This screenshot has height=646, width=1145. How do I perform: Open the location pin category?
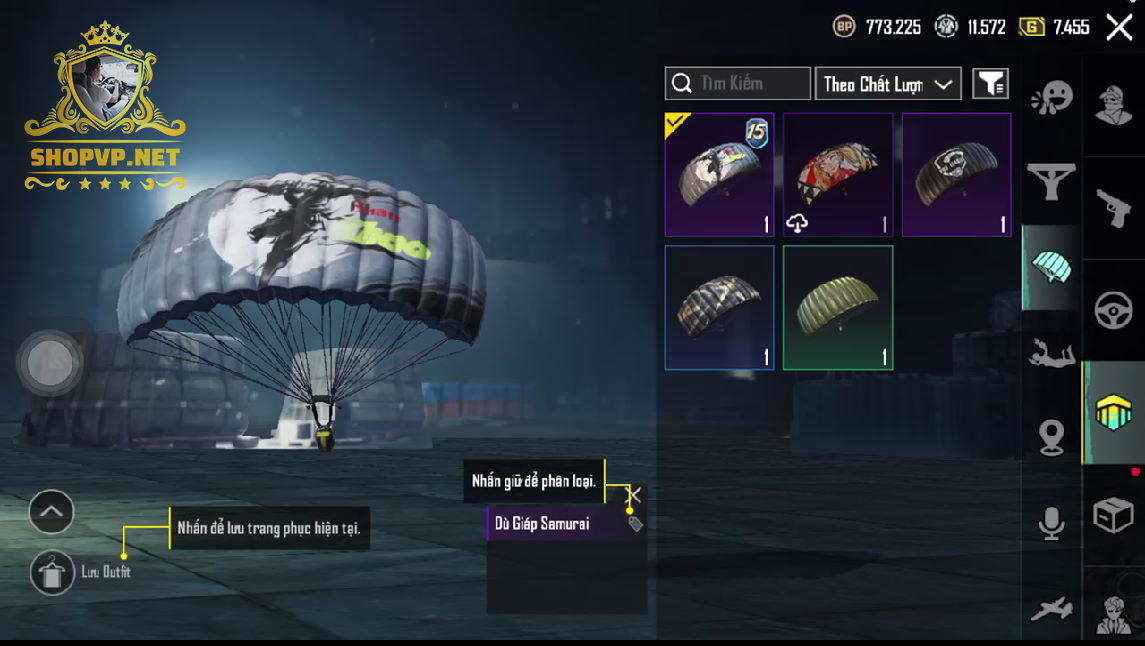point(1051,438)
